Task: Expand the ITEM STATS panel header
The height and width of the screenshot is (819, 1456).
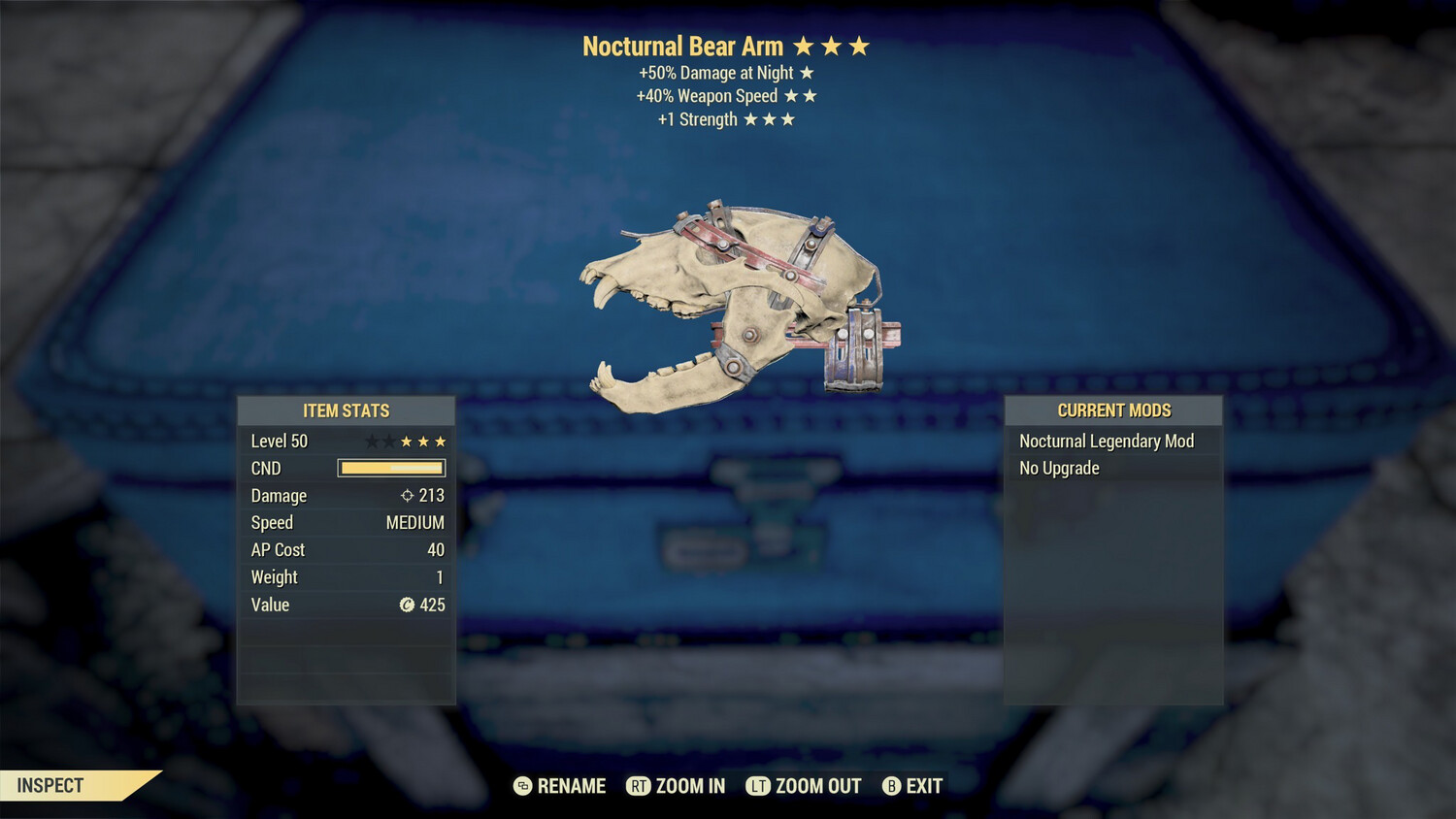Action: pos(346,410)
